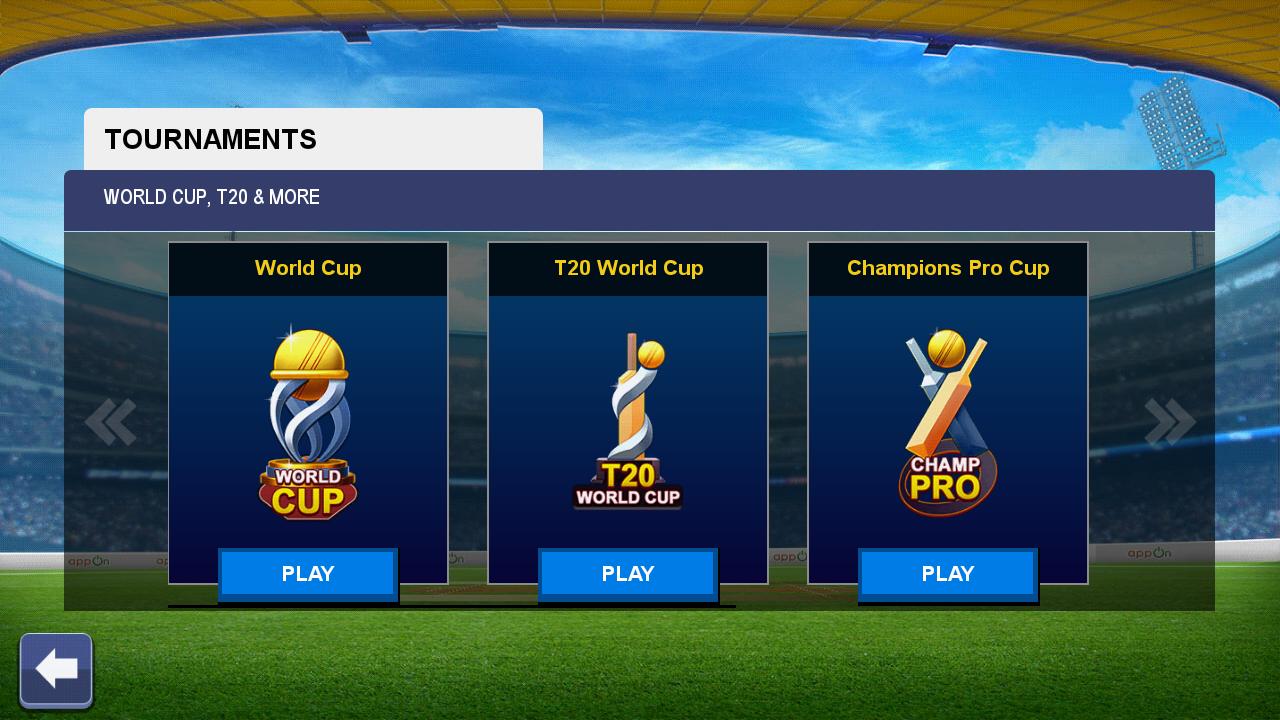The height and width of the screenshot is (720, 1280).
Task: Start Champions Pro Cup with its PLAY button
Action: coord(947,573)
